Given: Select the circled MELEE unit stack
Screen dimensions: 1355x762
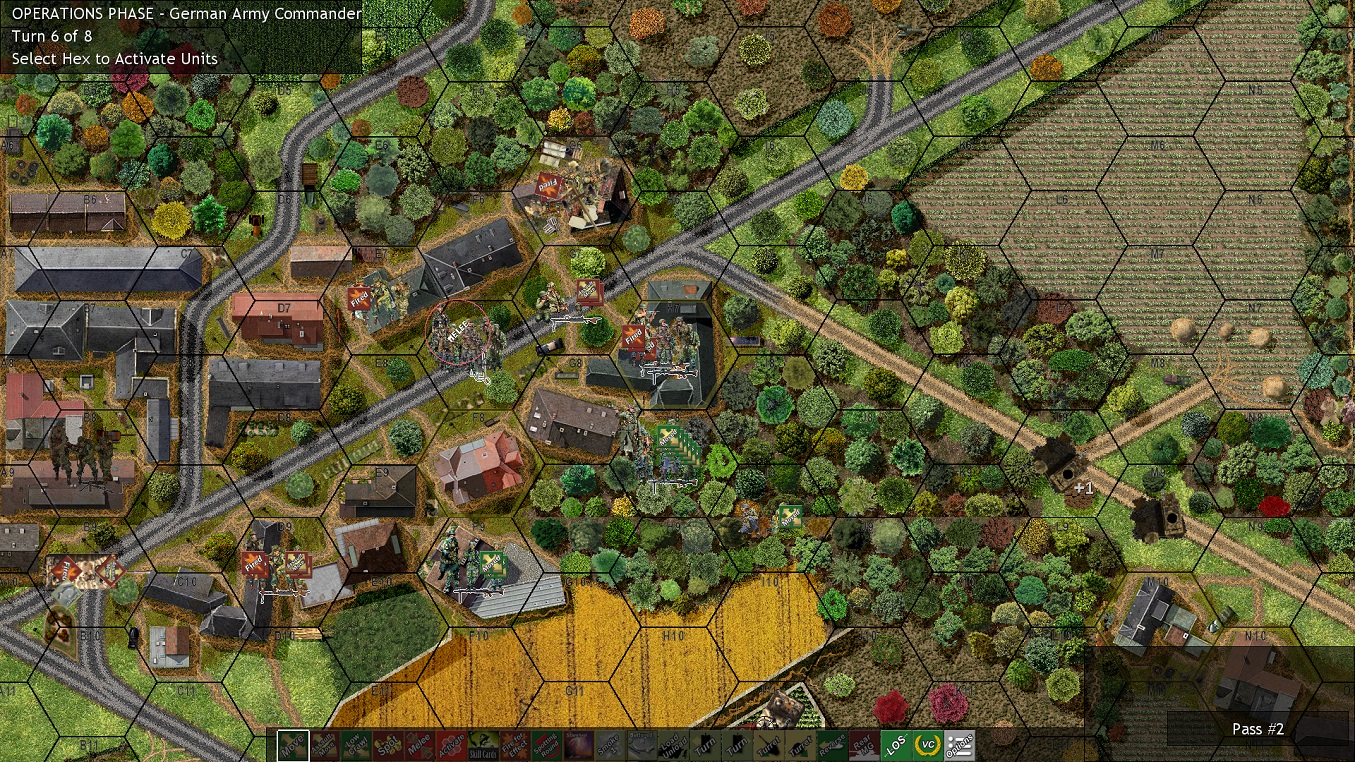Looking at the screenshot, I should coord(458,333).
